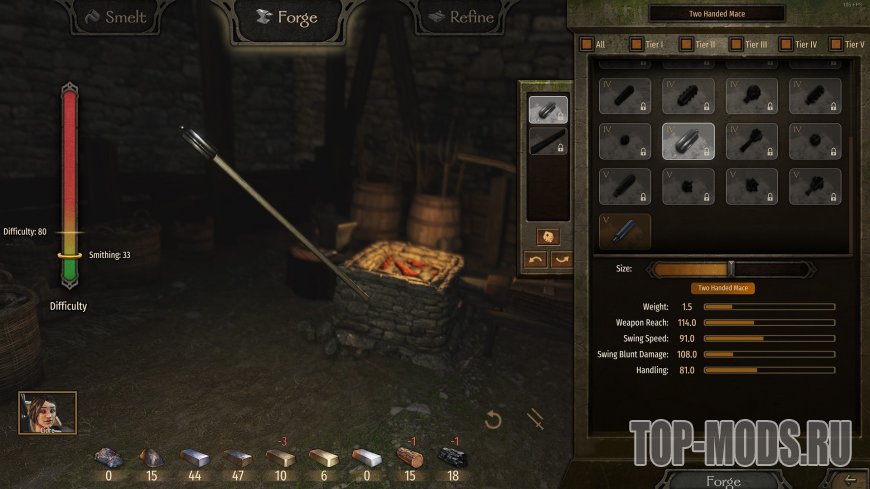Select the highlighted Tier IV mace head part
This screenshot has width=870, height=489.
pos(688,142)
